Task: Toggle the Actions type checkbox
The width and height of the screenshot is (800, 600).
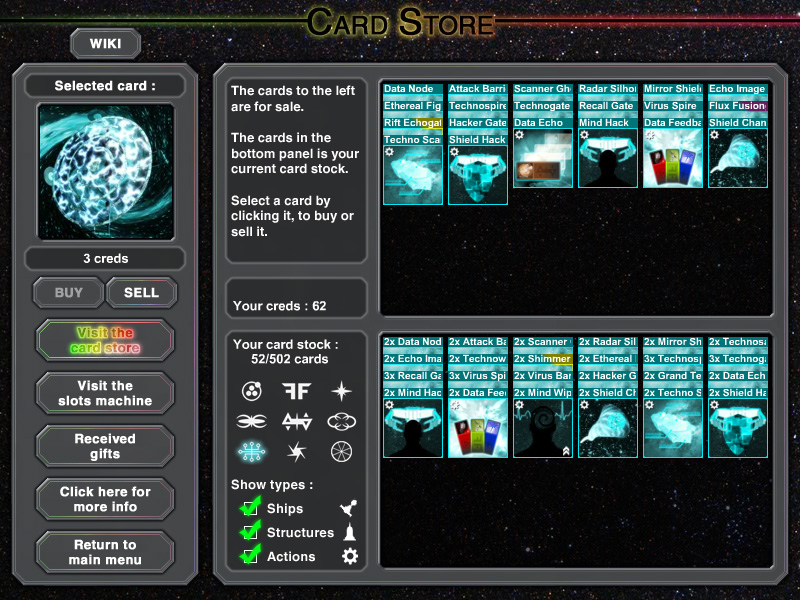Action: (x=250, y=556)
